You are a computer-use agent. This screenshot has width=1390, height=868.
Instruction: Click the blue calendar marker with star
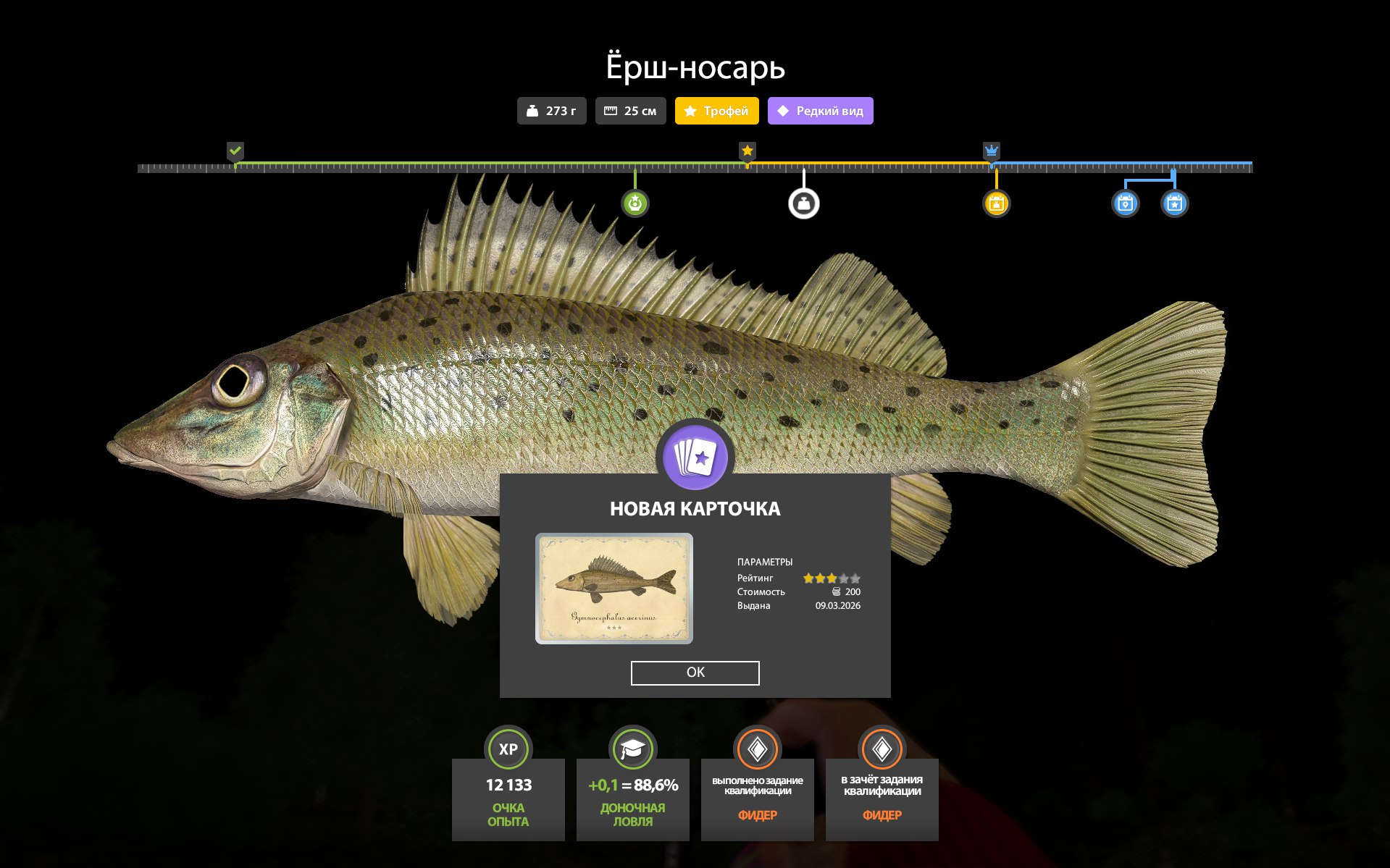coord(1174,203)
